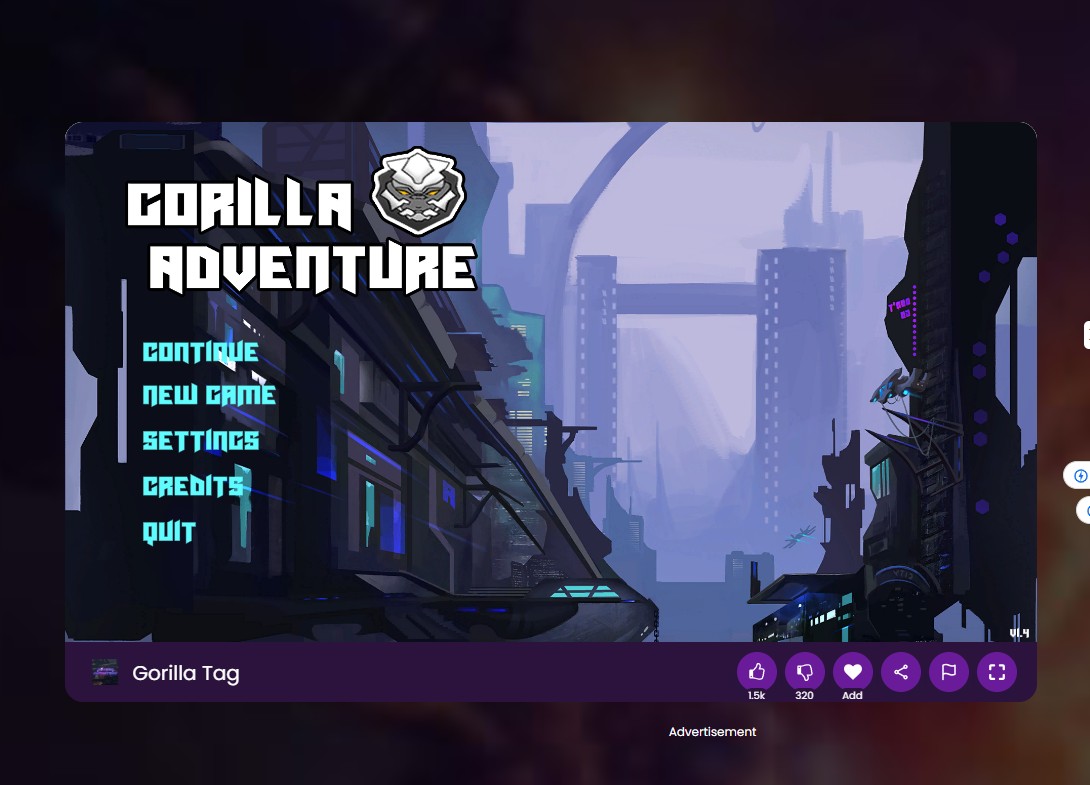Select Quit to exit the game
1090x785 pixels.
click(x=169, y=532)
